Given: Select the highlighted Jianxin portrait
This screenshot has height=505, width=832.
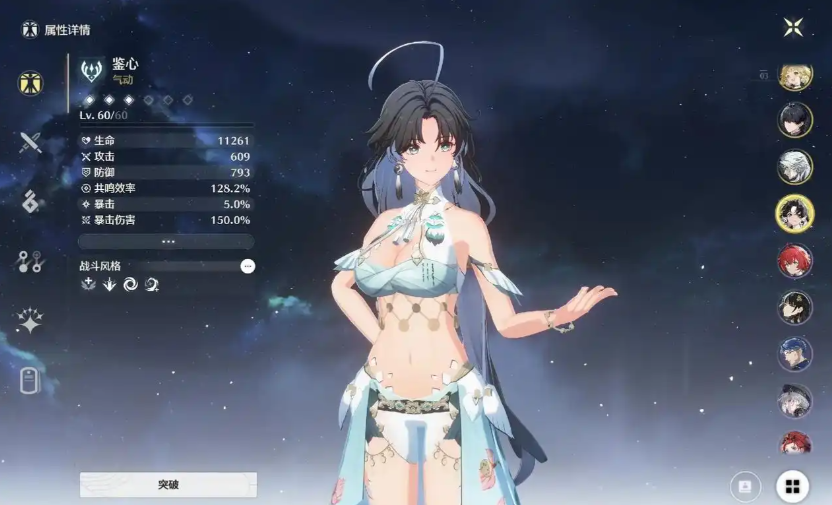Looking at the screenshot, I should tap(794, 212).
